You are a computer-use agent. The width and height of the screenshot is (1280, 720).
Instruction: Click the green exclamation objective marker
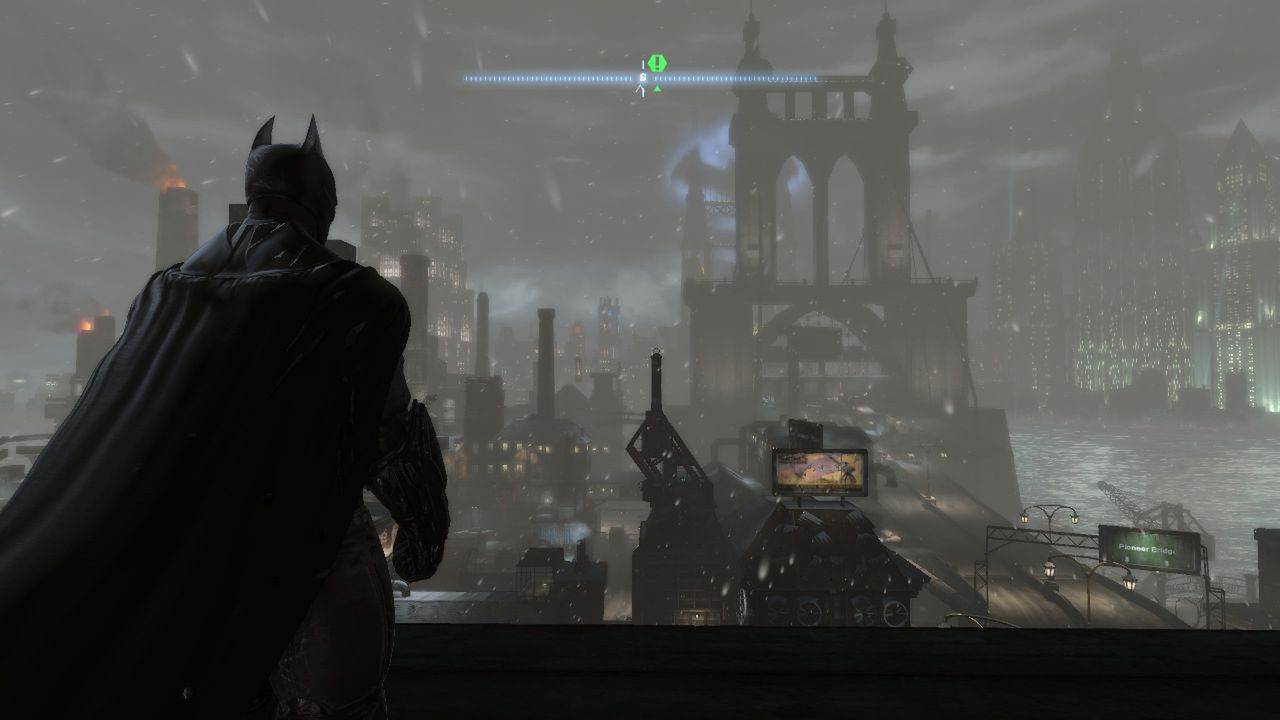(657, 63)
